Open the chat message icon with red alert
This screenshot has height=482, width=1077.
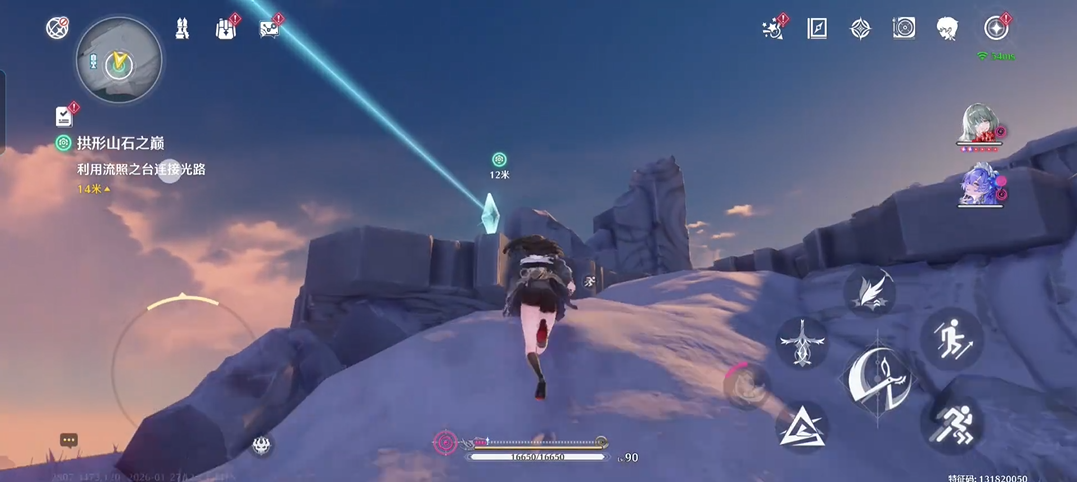click(x=269, y=29)
